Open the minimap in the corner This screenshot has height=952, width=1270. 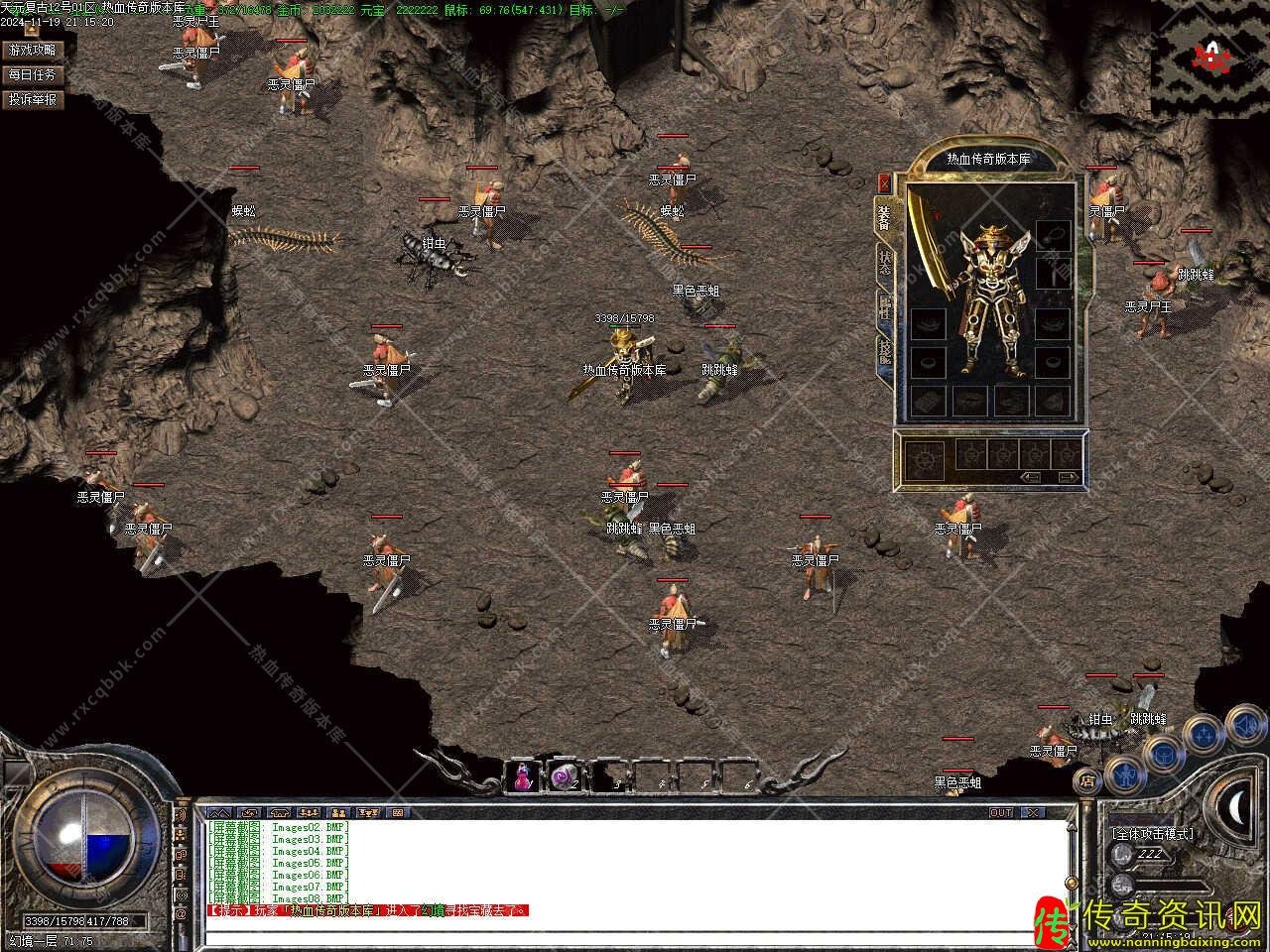[x=1209, y=58]
